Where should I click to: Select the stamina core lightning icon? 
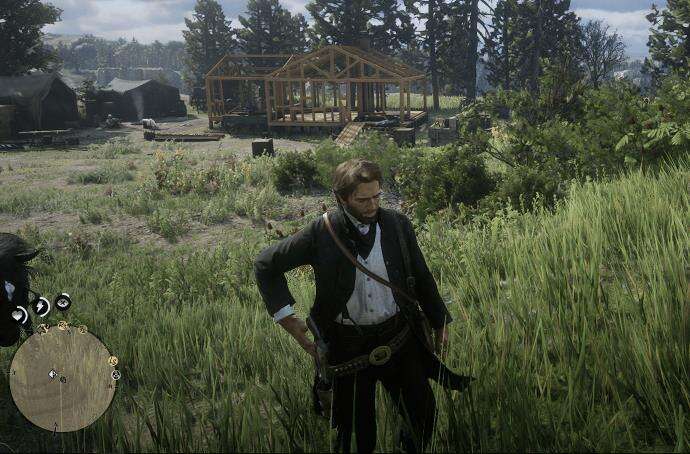pos(41,306)
